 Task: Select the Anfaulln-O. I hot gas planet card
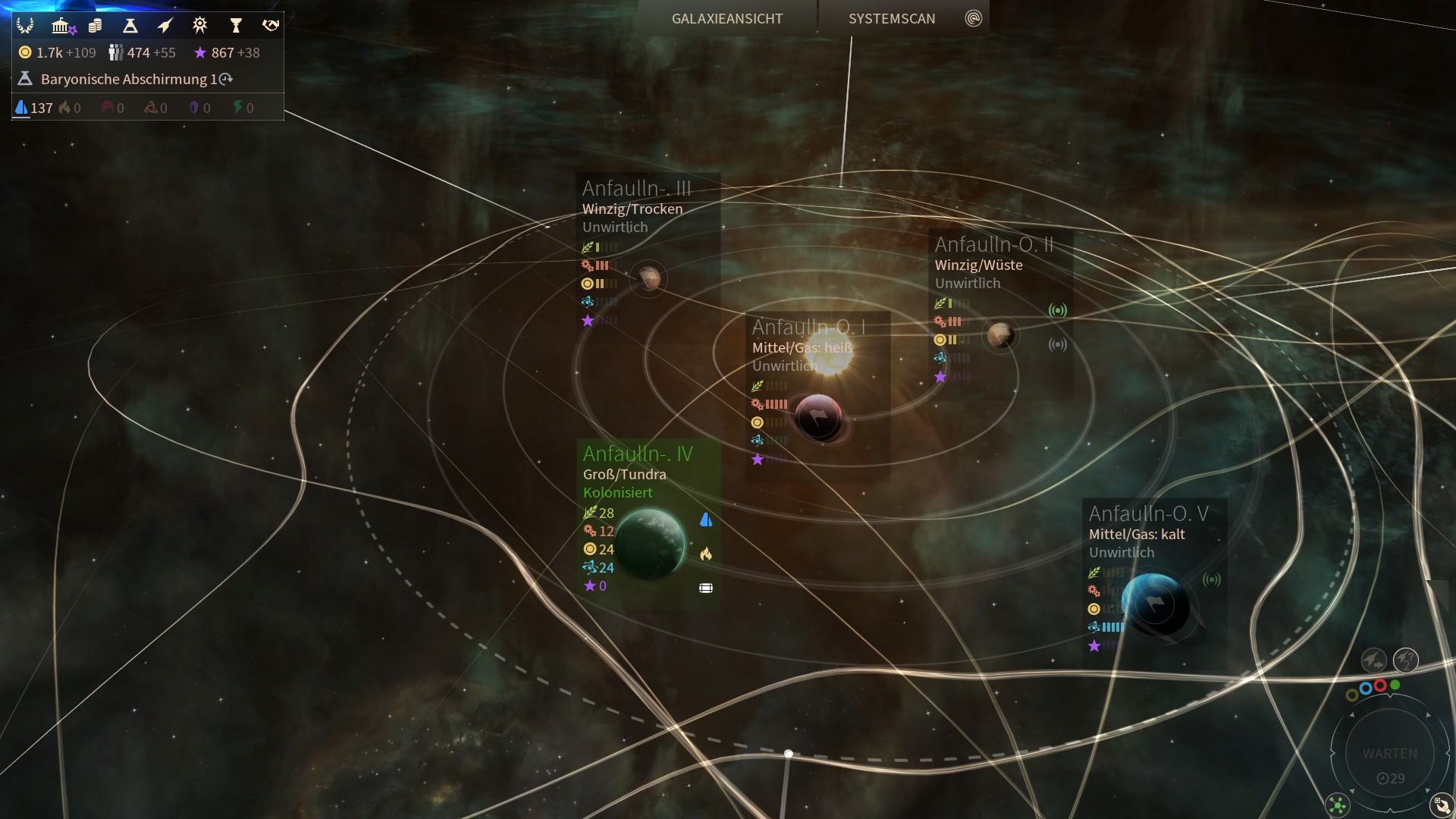tap(816, 396)
